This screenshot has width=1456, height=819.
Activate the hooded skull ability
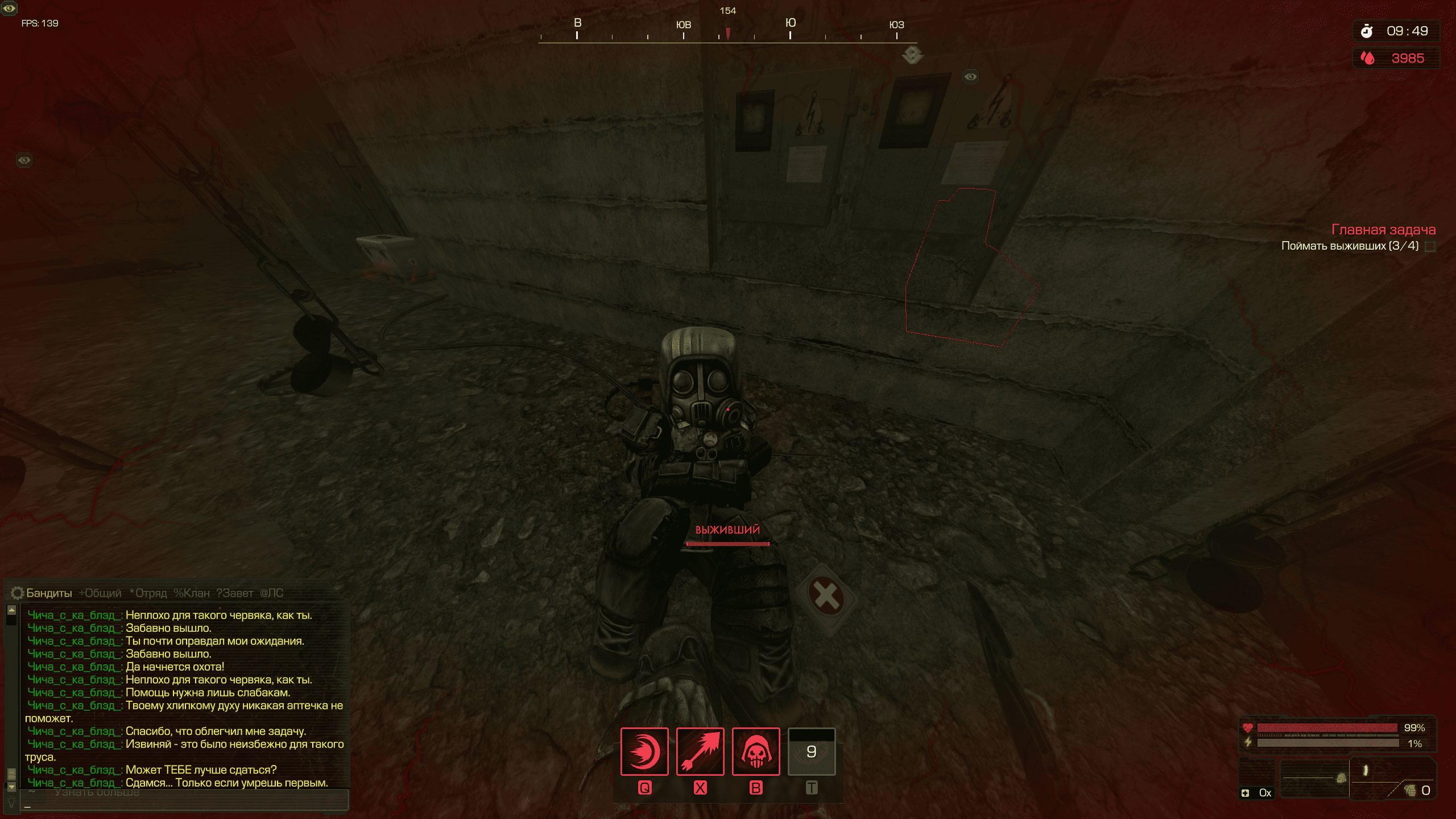(756, 751)
